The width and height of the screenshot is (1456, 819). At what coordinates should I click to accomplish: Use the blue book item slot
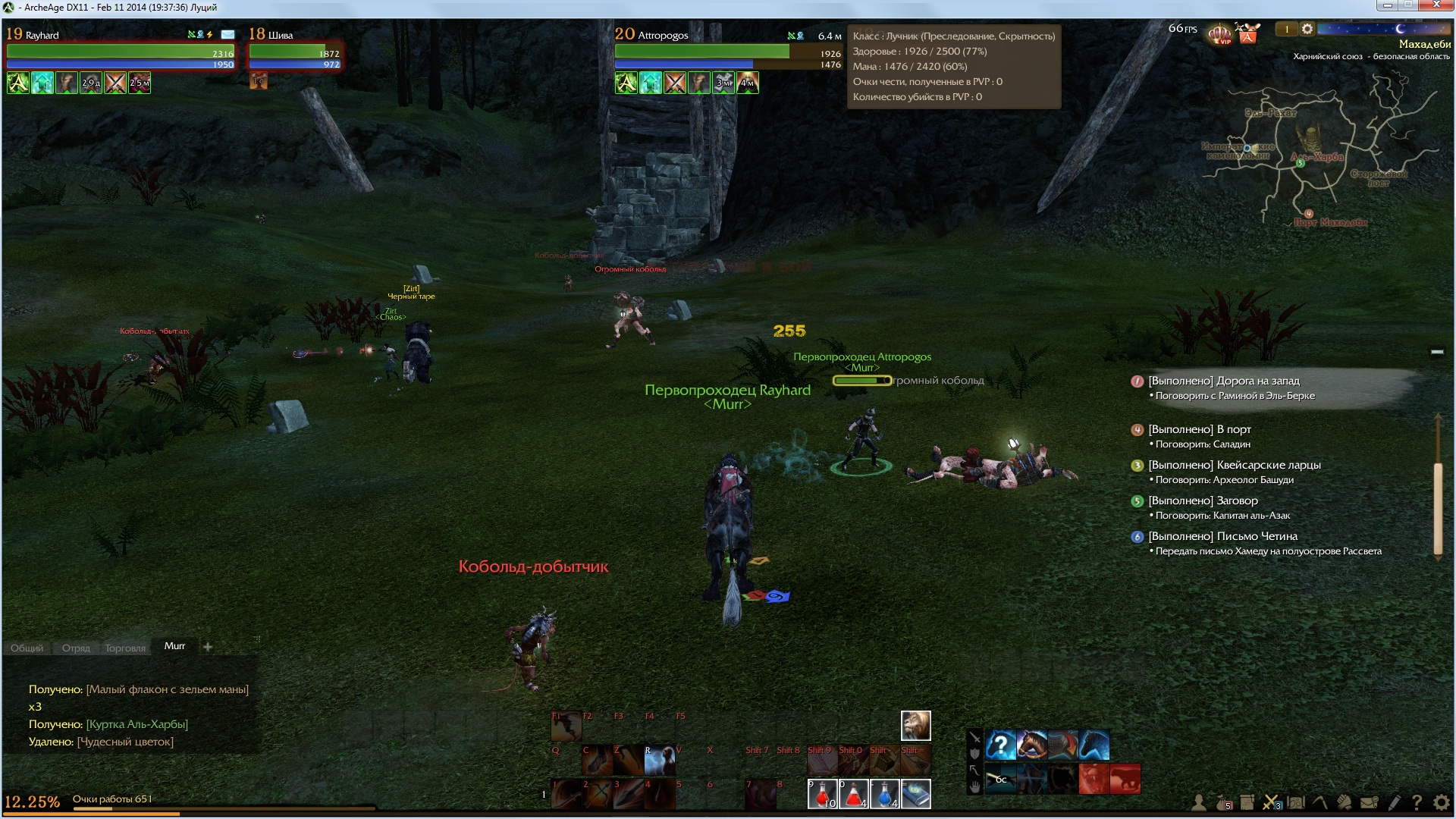point(916,794)
